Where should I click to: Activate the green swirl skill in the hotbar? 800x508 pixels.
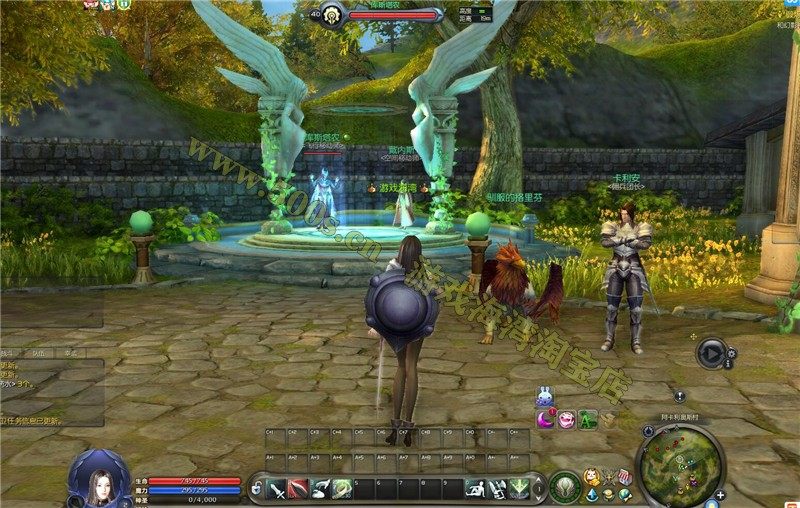pos(342,488)
